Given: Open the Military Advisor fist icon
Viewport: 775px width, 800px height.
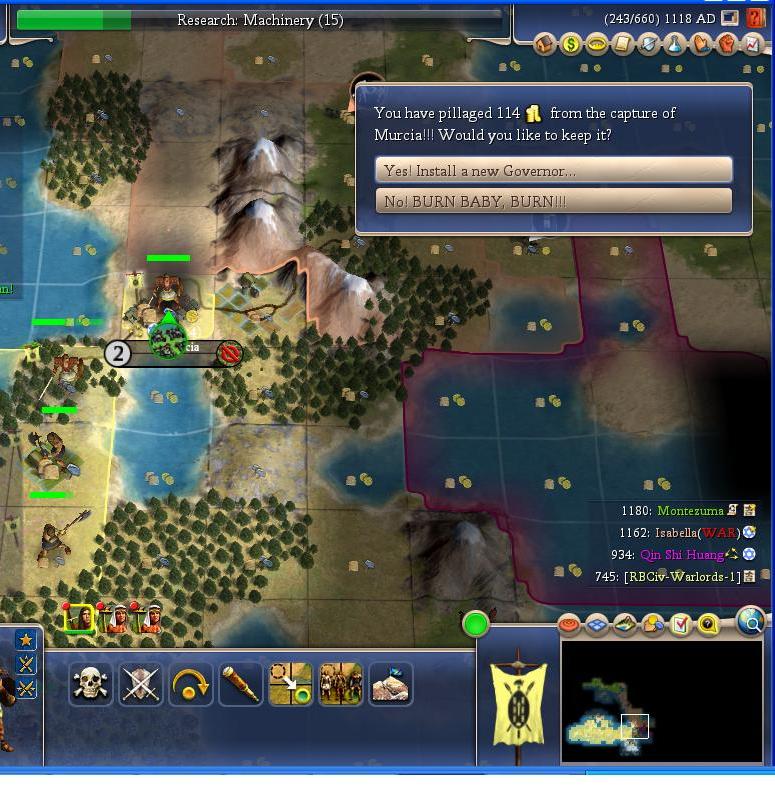Looking at the screenshot, I should (727, 44).
